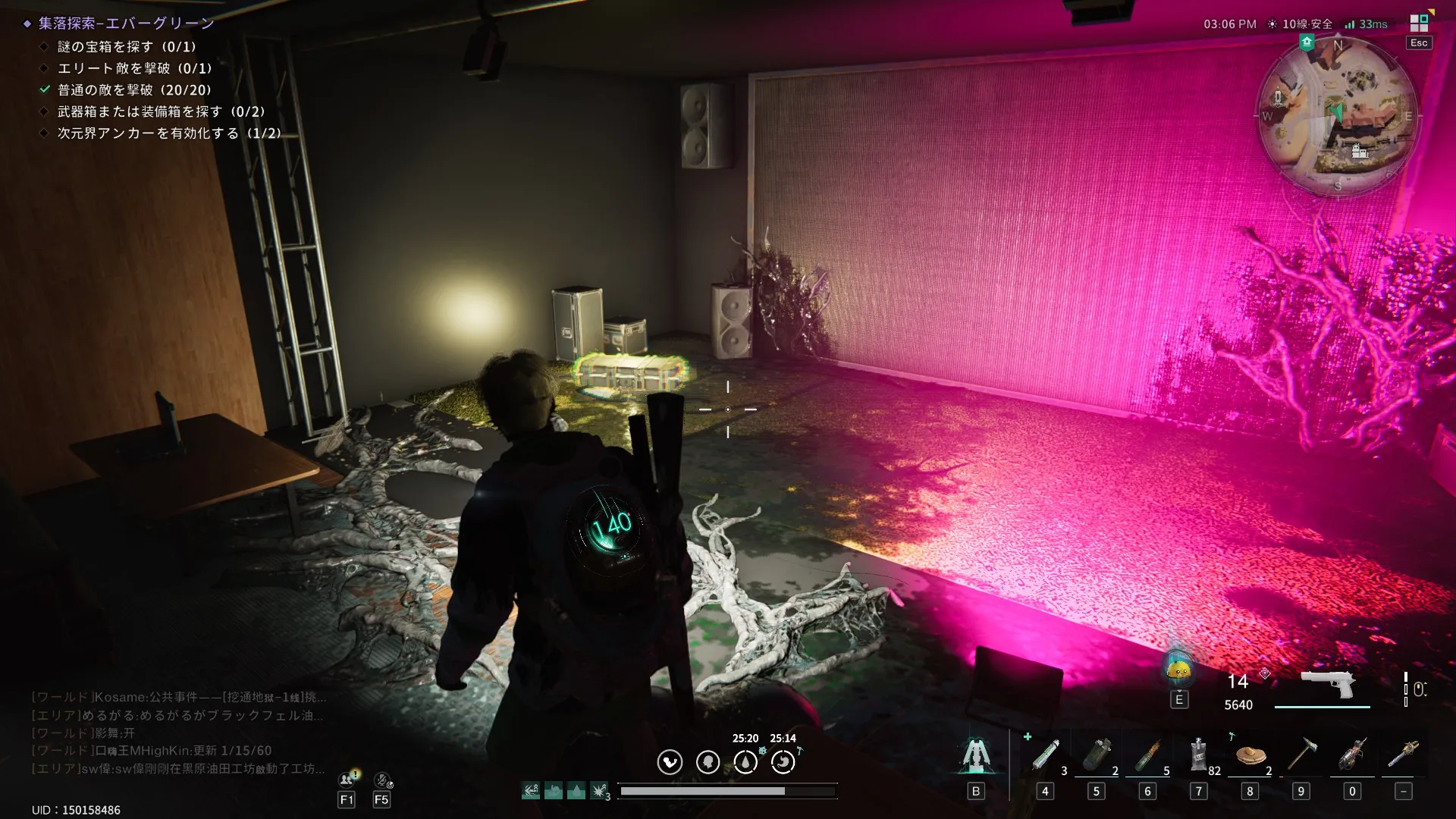Select the pancake food slot
1456x819 pixels.
pos(1250,755)
